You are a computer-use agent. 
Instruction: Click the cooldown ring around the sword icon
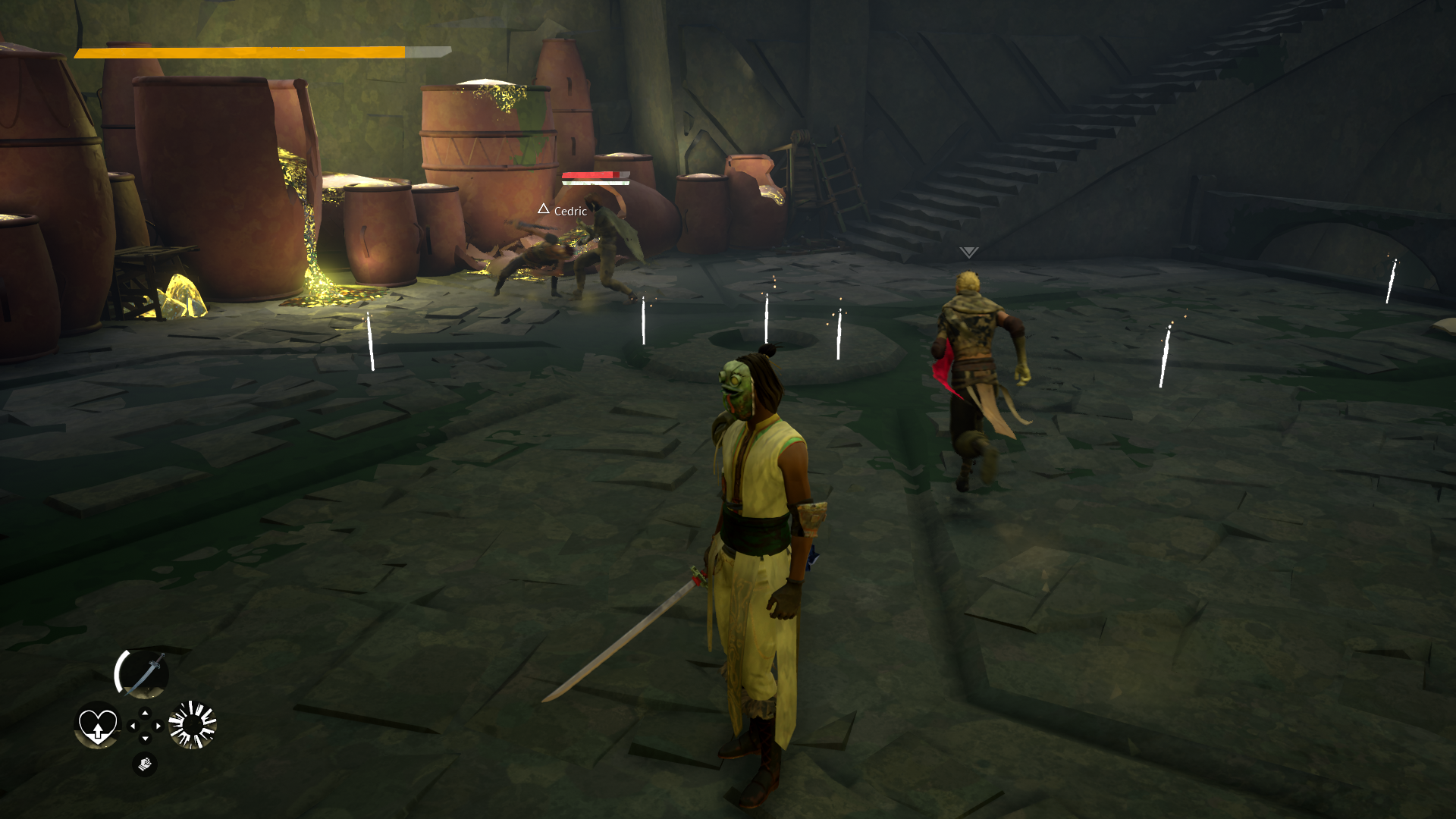coord(119,671)
